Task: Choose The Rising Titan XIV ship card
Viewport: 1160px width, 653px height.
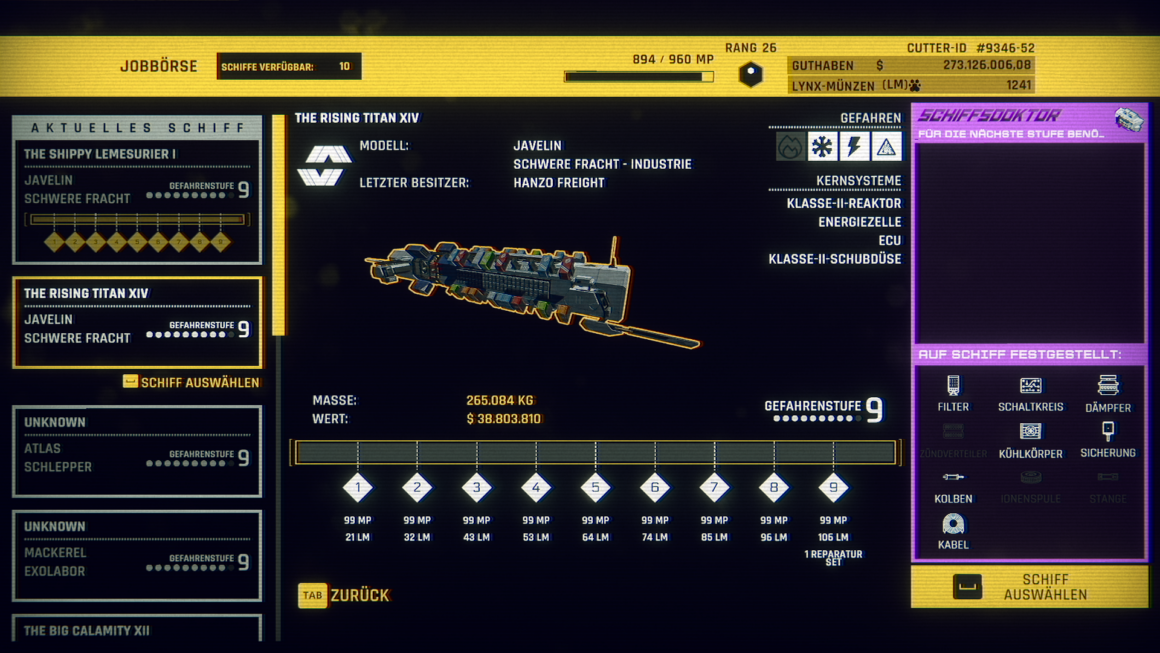Action: [x=137, y=322]
